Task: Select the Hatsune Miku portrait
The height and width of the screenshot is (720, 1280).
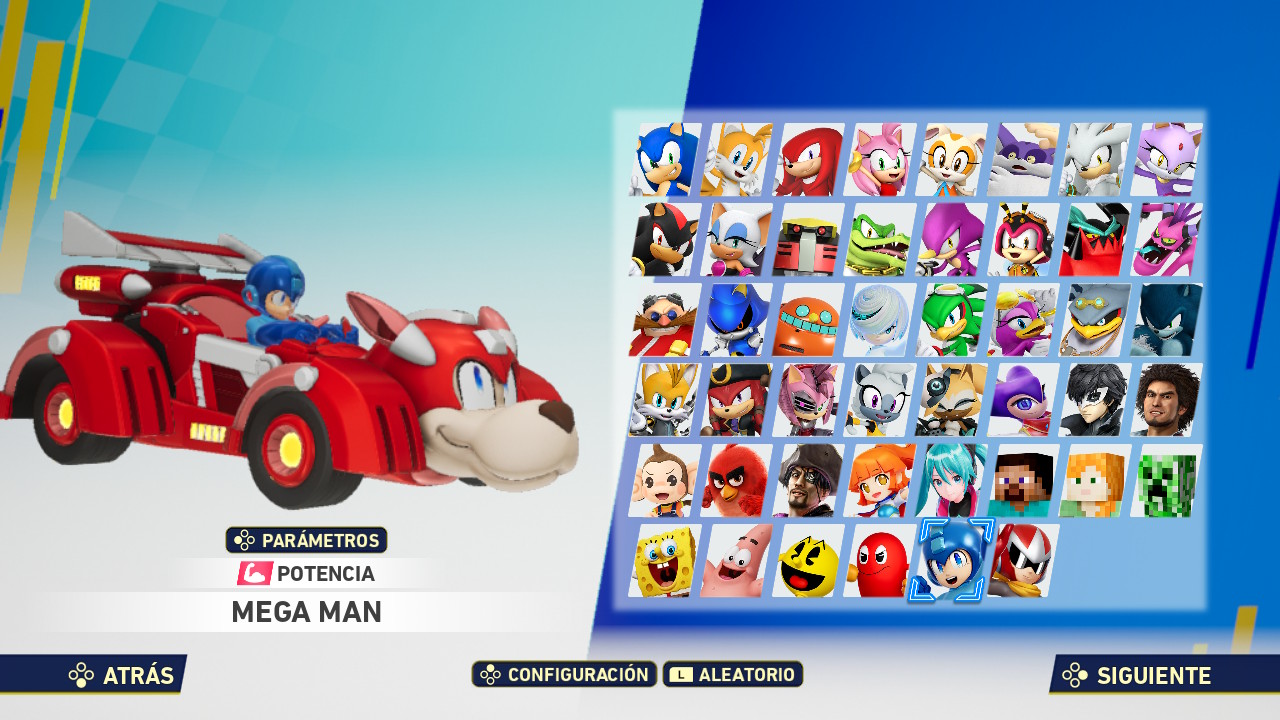Action: pos(952,480)
